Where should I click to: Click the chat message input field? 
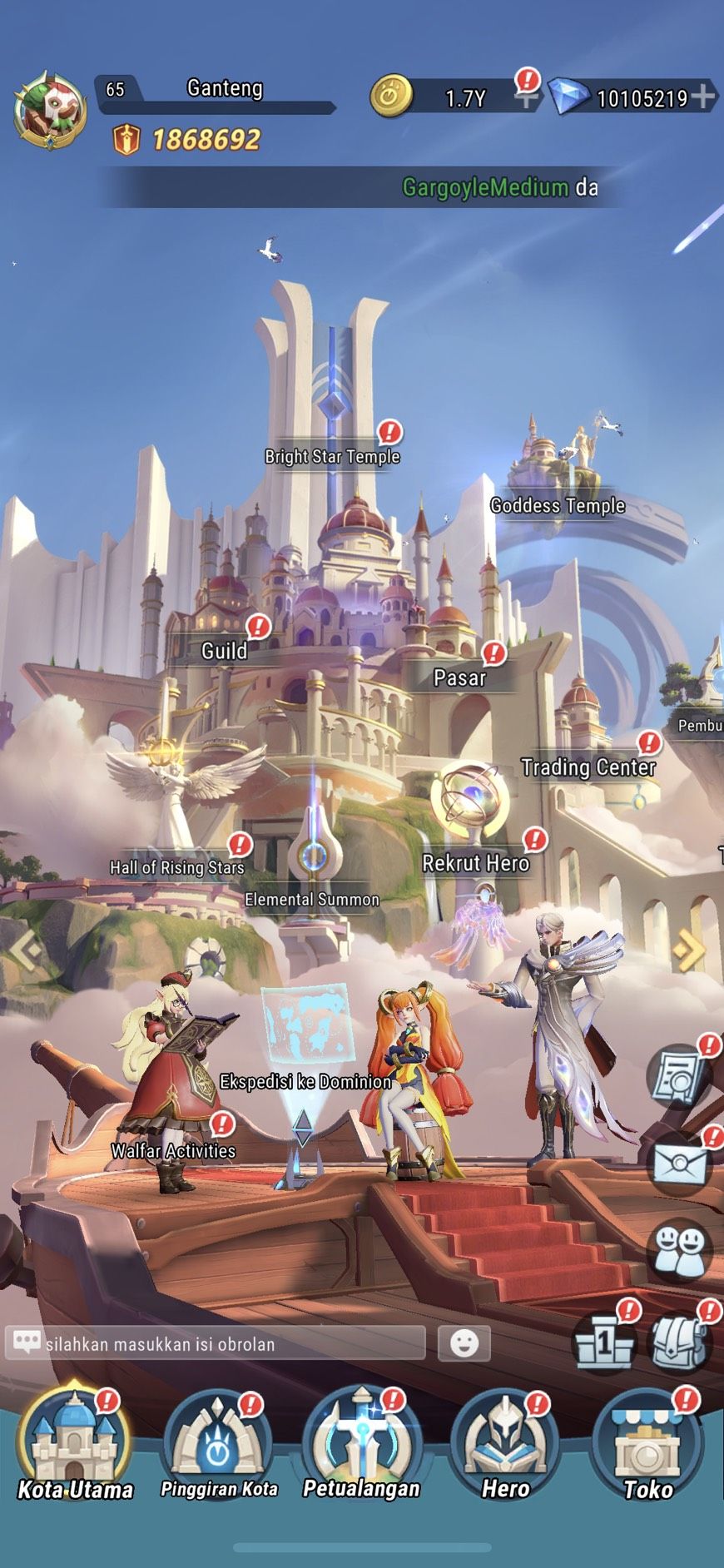coord(225,1343)
